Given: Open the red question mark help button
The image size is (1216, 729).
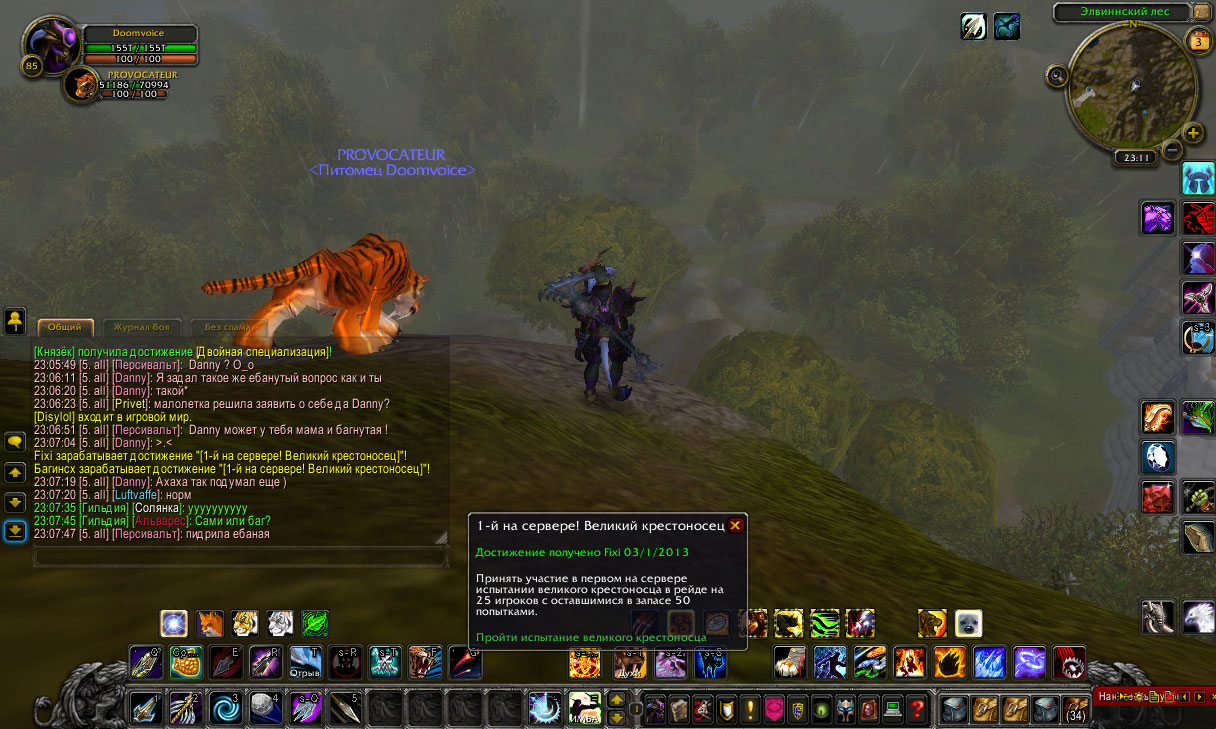Looking at the screenshot, I should tap(917, 708).
